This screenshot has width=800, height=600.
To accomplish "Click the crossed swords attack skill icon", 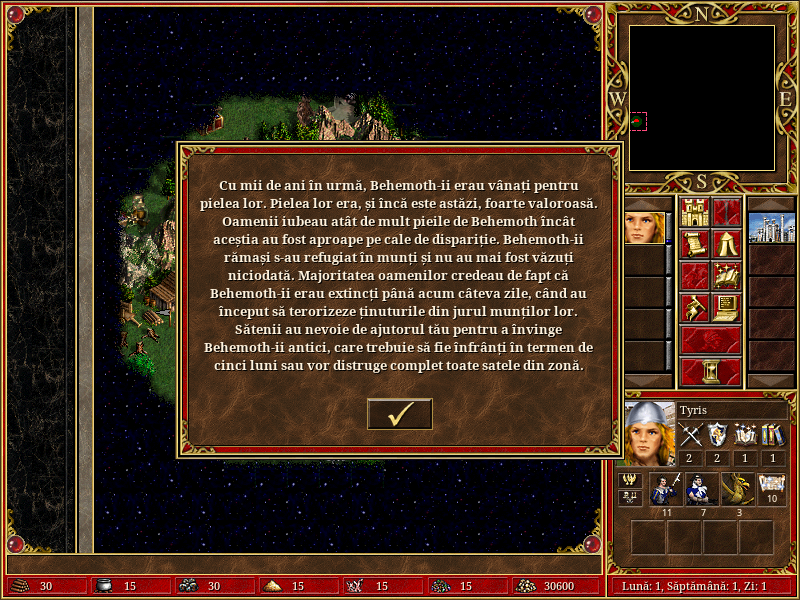I will (x=691, y=435).
